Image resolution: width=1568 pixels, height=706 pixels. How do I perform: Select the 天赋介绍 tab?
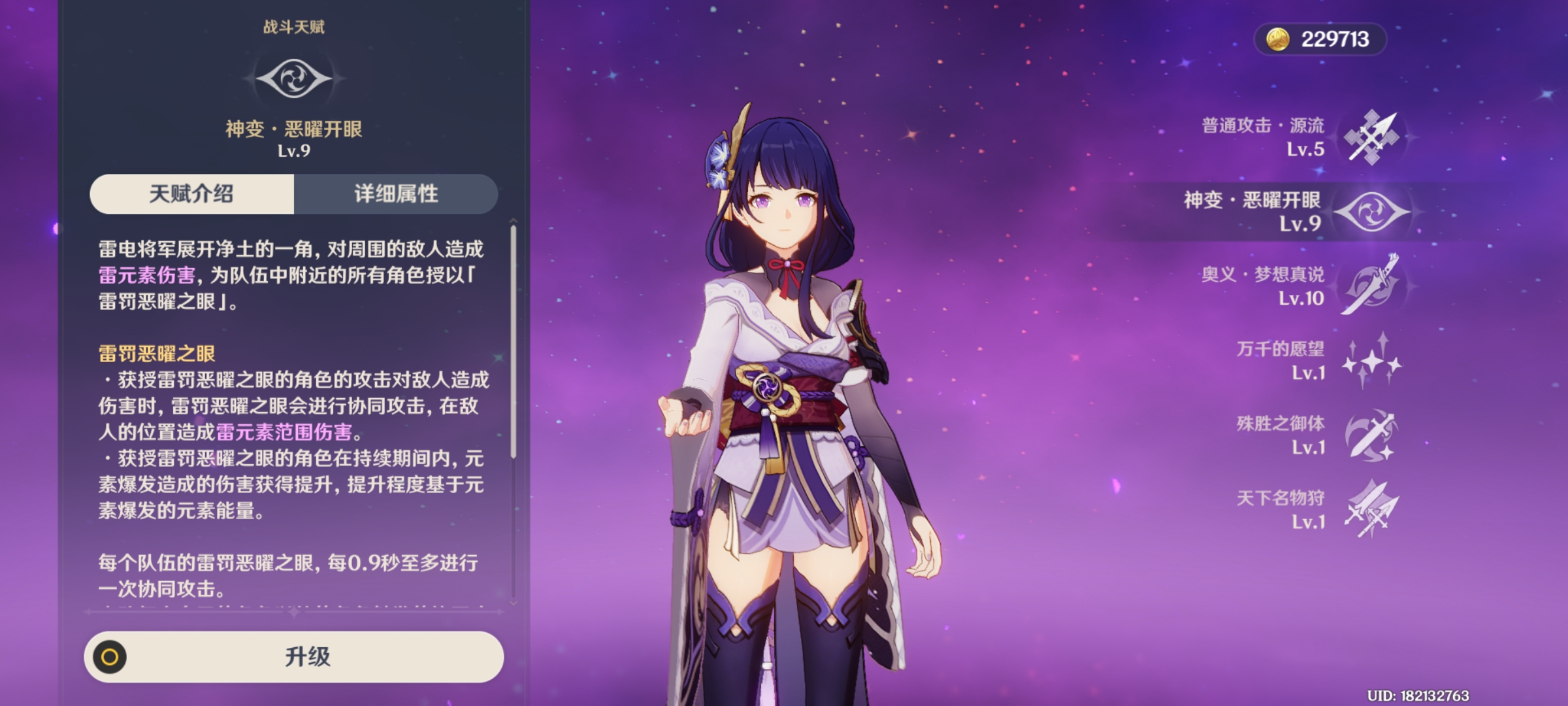click(191, 194)
